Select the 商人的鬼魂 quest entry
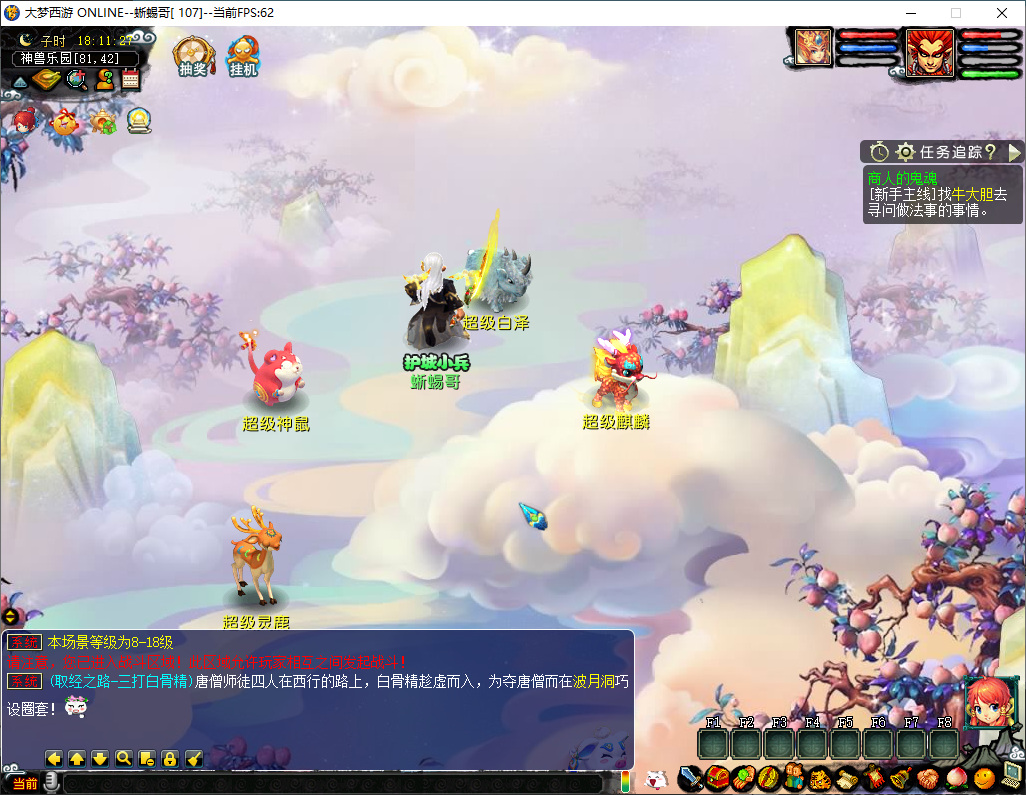Image resolution: width=1026 pixels, height=795 pixels. click(903, 178)
